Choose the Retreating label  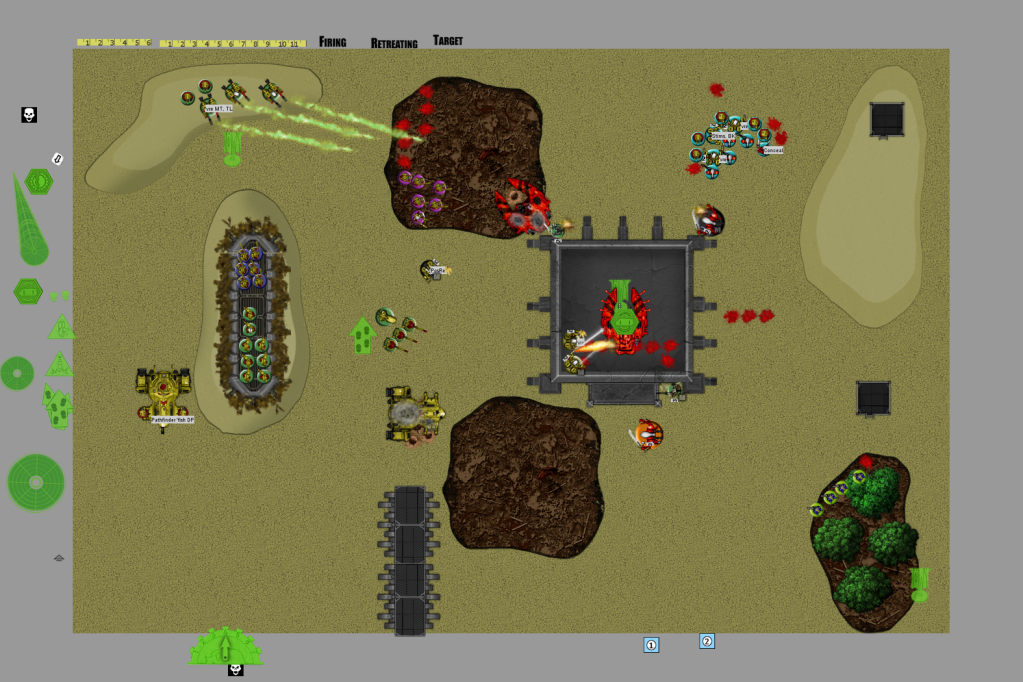coord(394,43)
